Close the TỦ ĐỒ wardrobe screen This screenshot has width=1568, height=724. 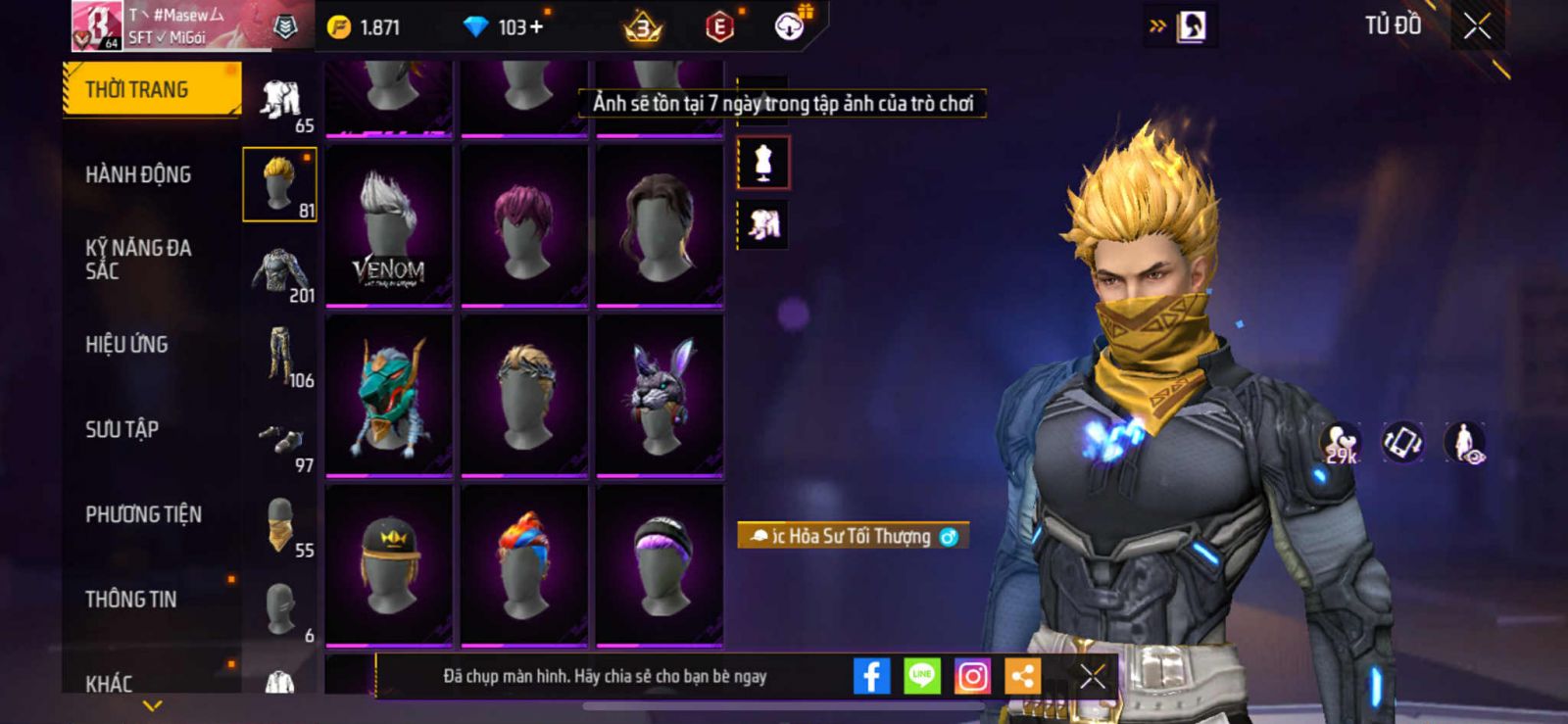click(1477, 26)
